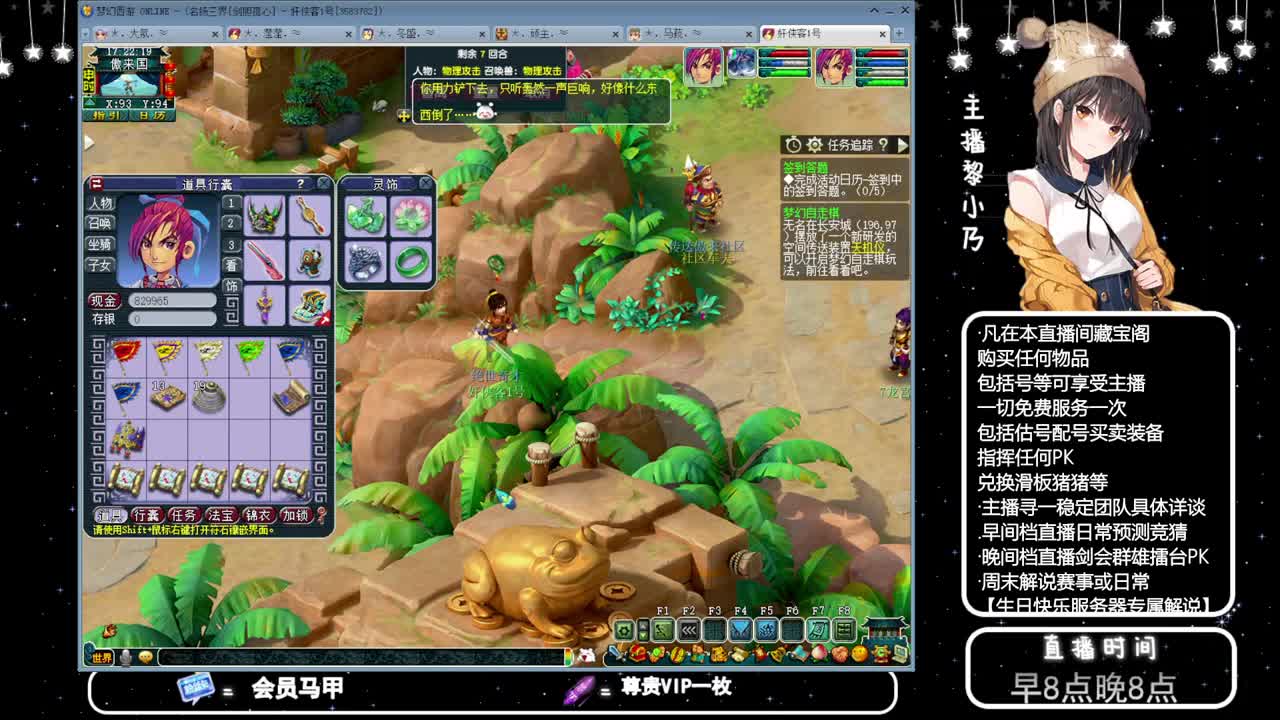Open the dropdown arrow next to the 大飘 chat tab
Image resolution: width=1280 pixels, height=720 pixels.
click(164, 33)
